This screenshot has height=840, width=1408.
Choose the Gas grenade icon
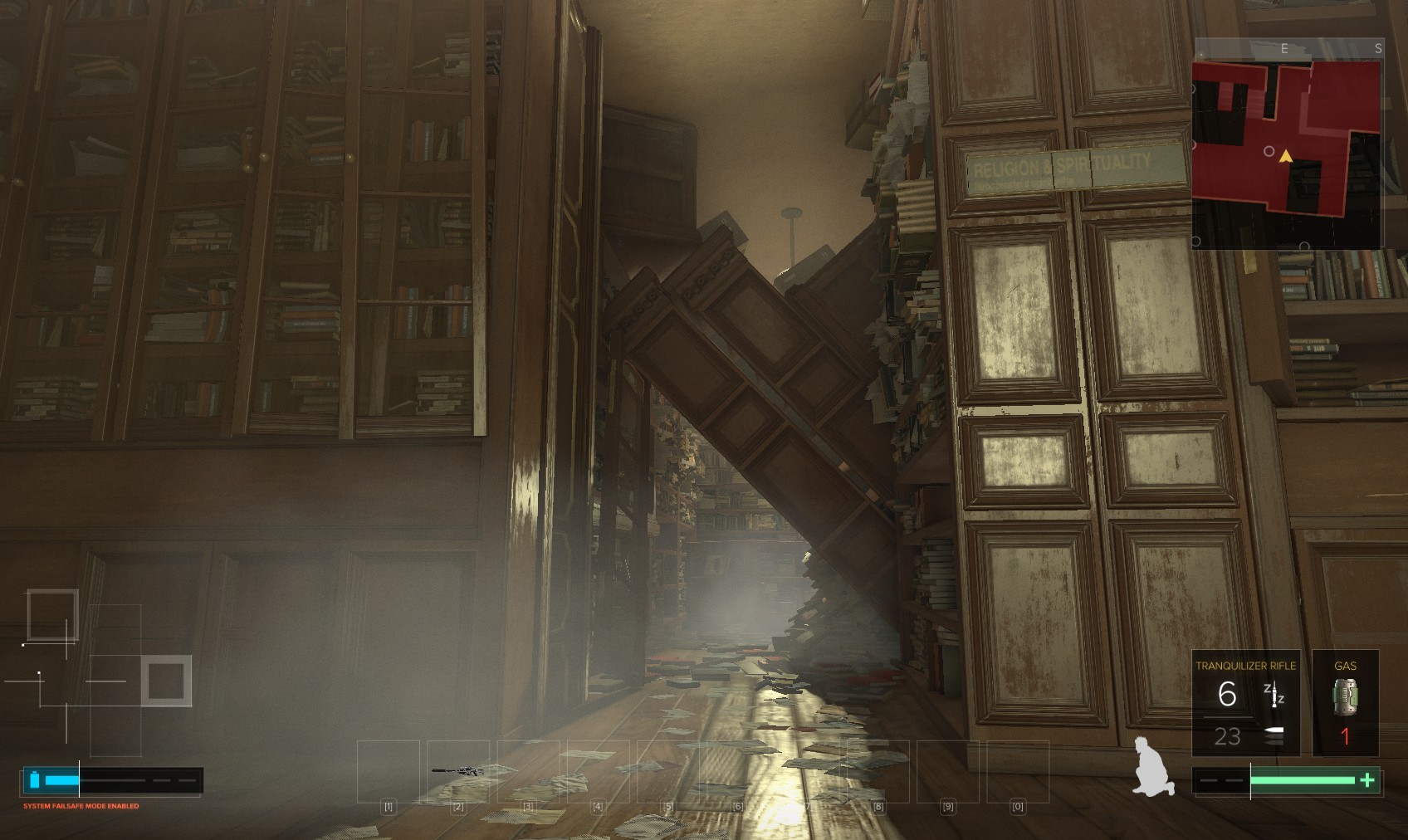(1345, 696)
